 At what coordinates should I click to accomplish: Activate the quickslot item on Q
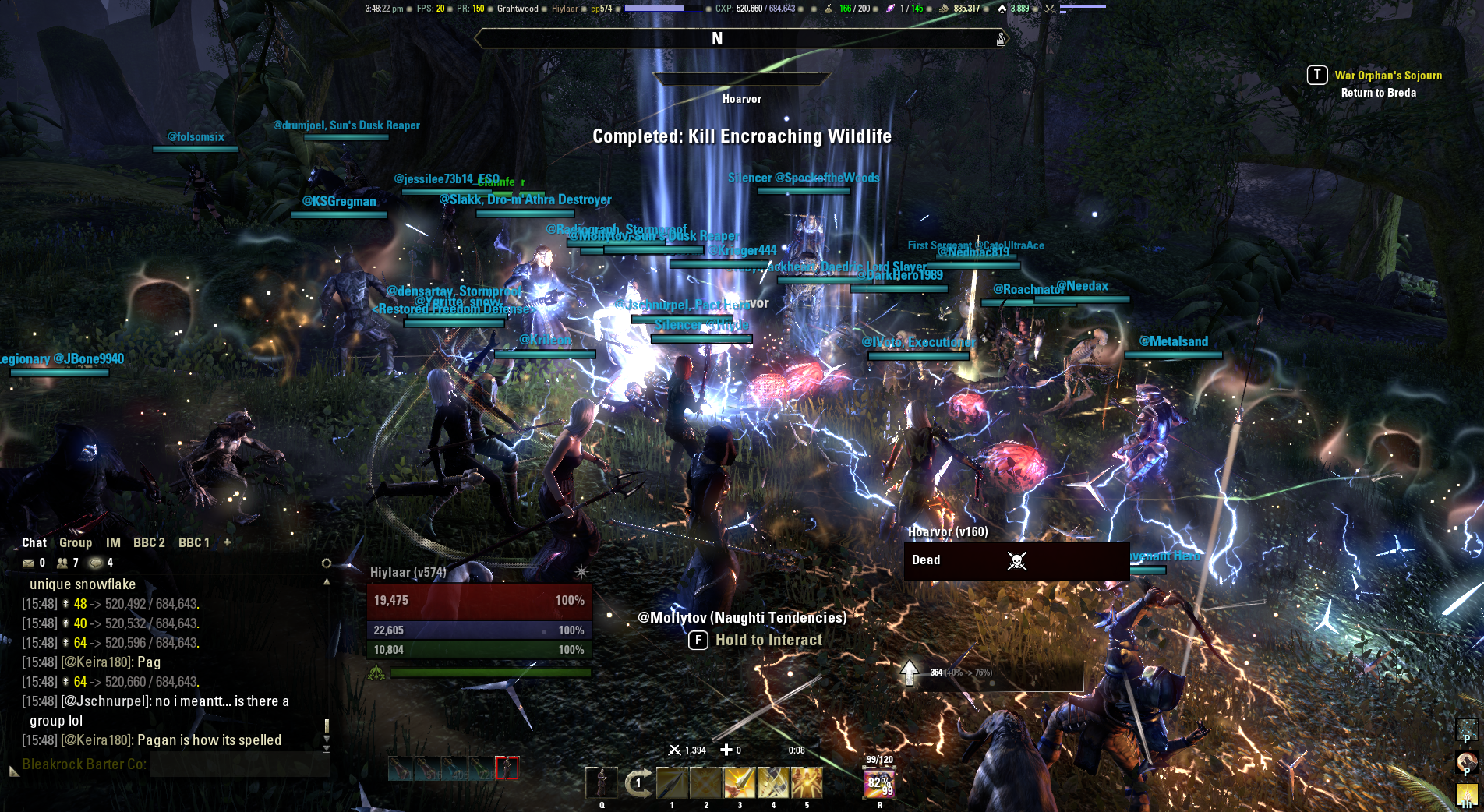click(x=601, y=782)
